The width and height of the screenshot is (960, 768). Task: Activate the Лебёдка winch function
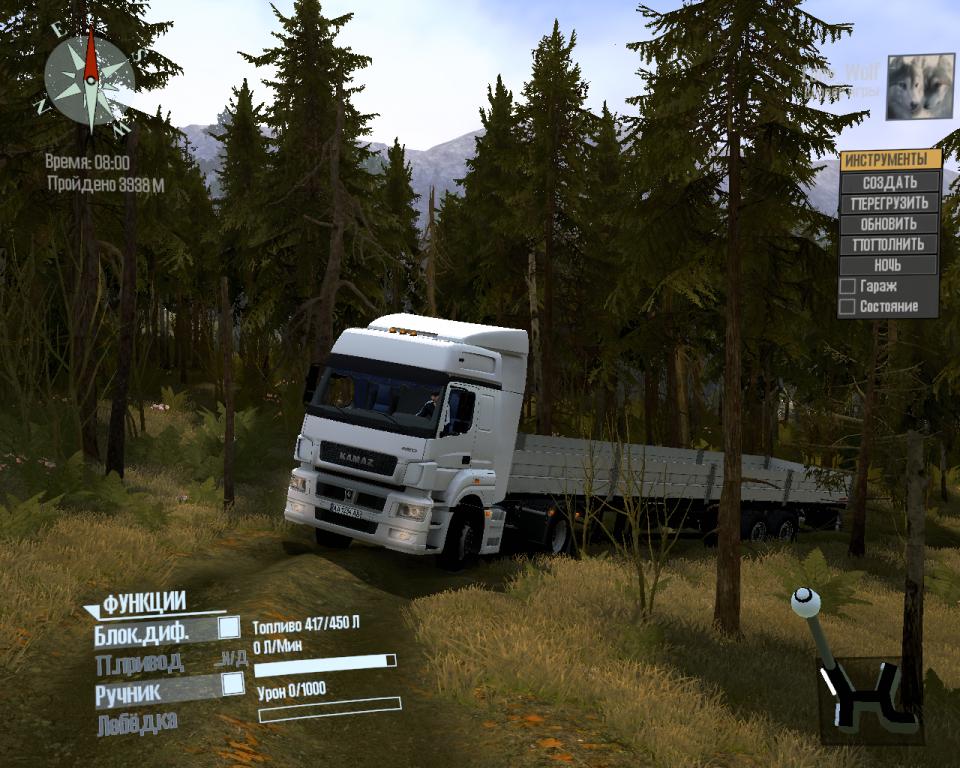(x=138, y=723)
